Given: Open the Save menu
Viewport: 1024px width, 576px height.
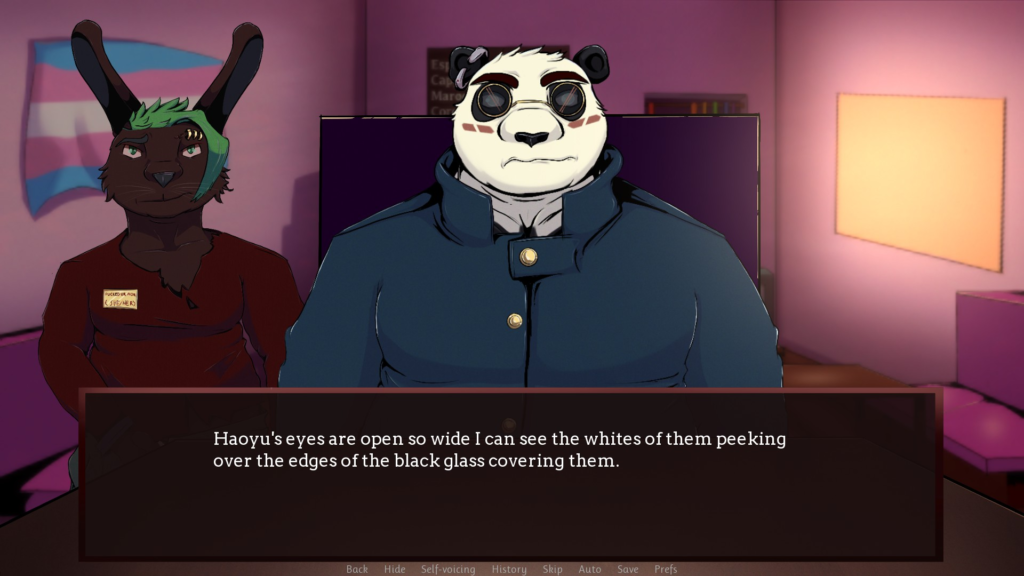Looking at the screenshot, I should [628, 569].
